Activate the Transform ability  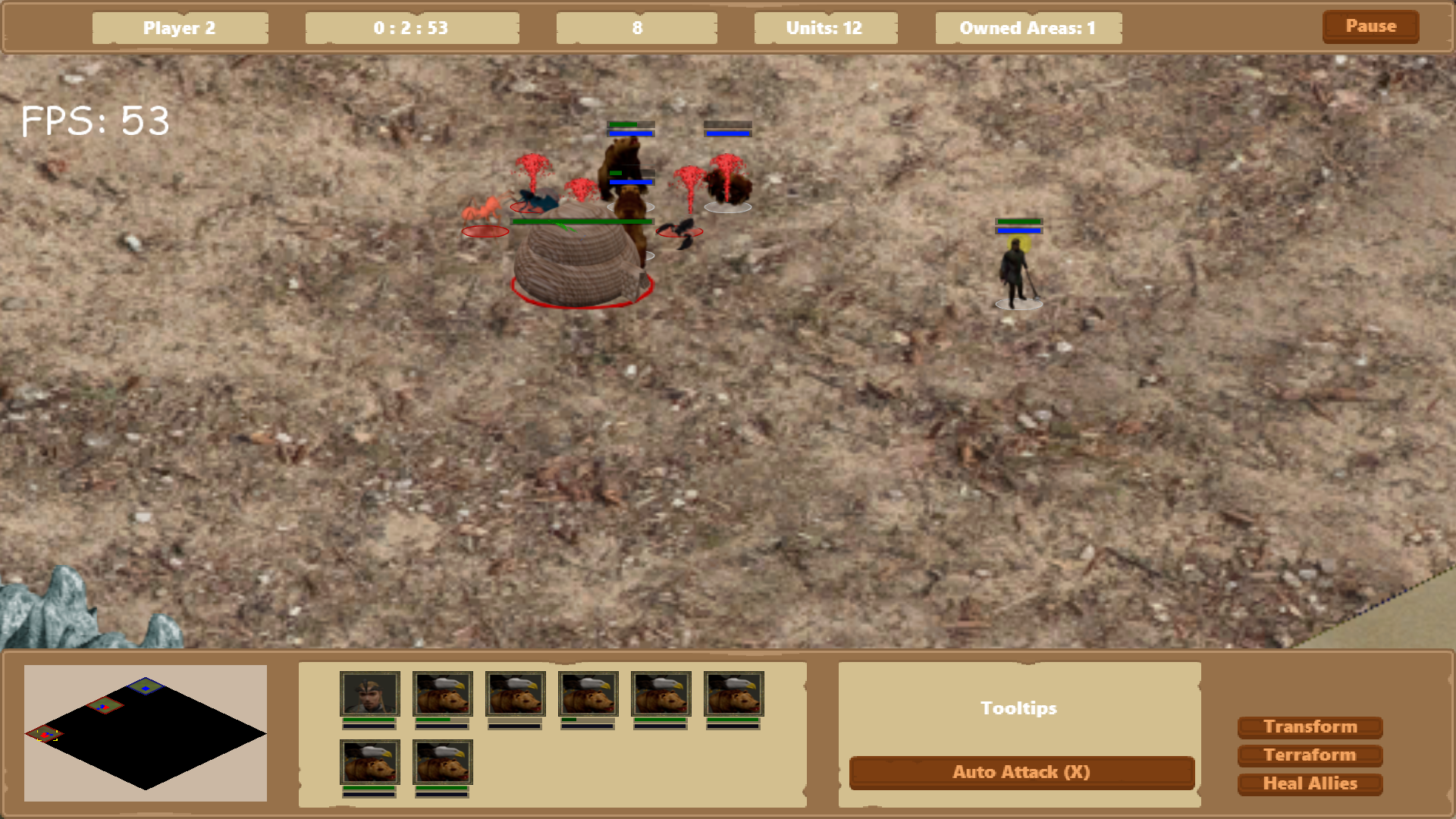point(1310,727)
